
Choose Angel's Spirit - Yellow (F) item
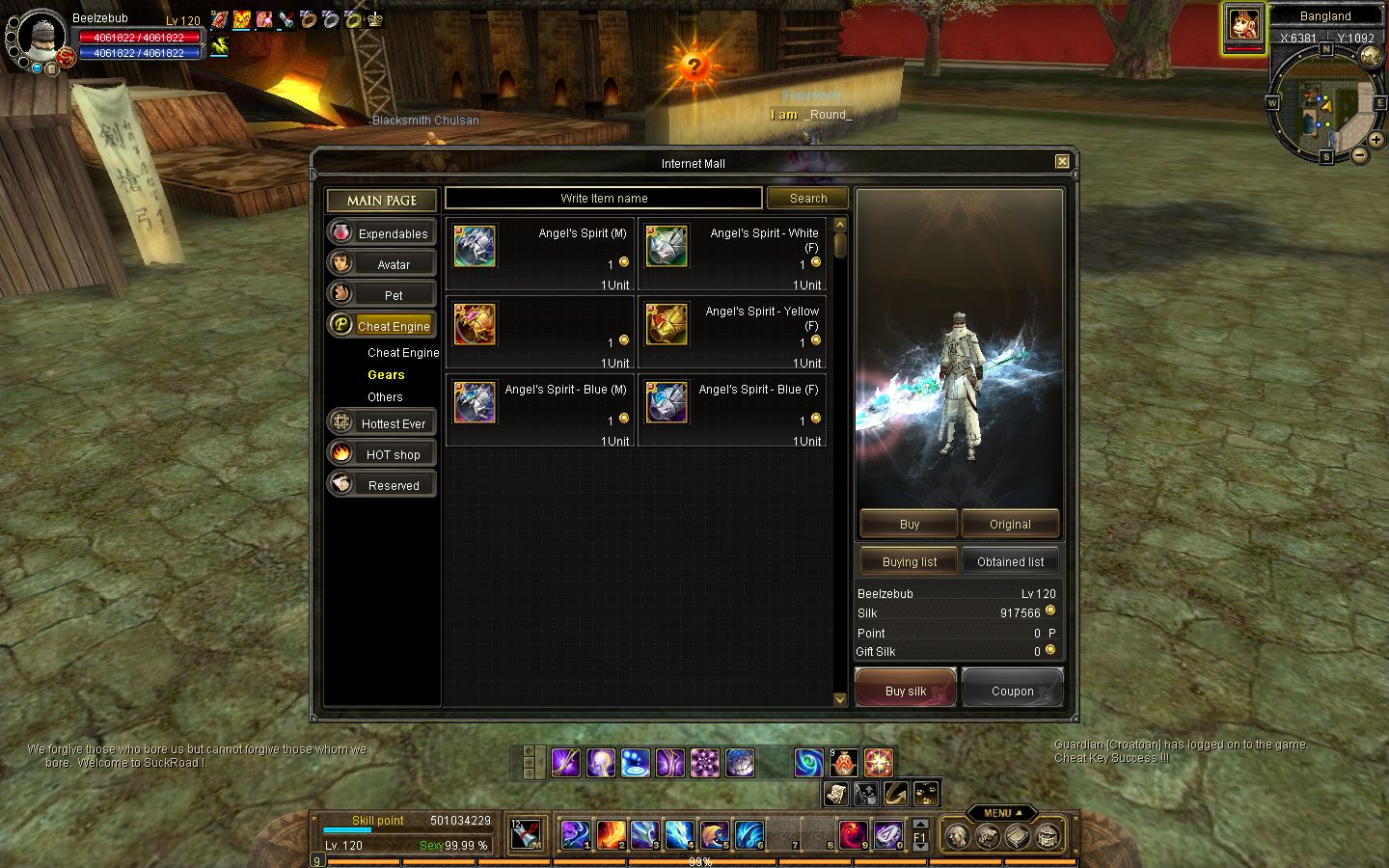coord(733,333)
